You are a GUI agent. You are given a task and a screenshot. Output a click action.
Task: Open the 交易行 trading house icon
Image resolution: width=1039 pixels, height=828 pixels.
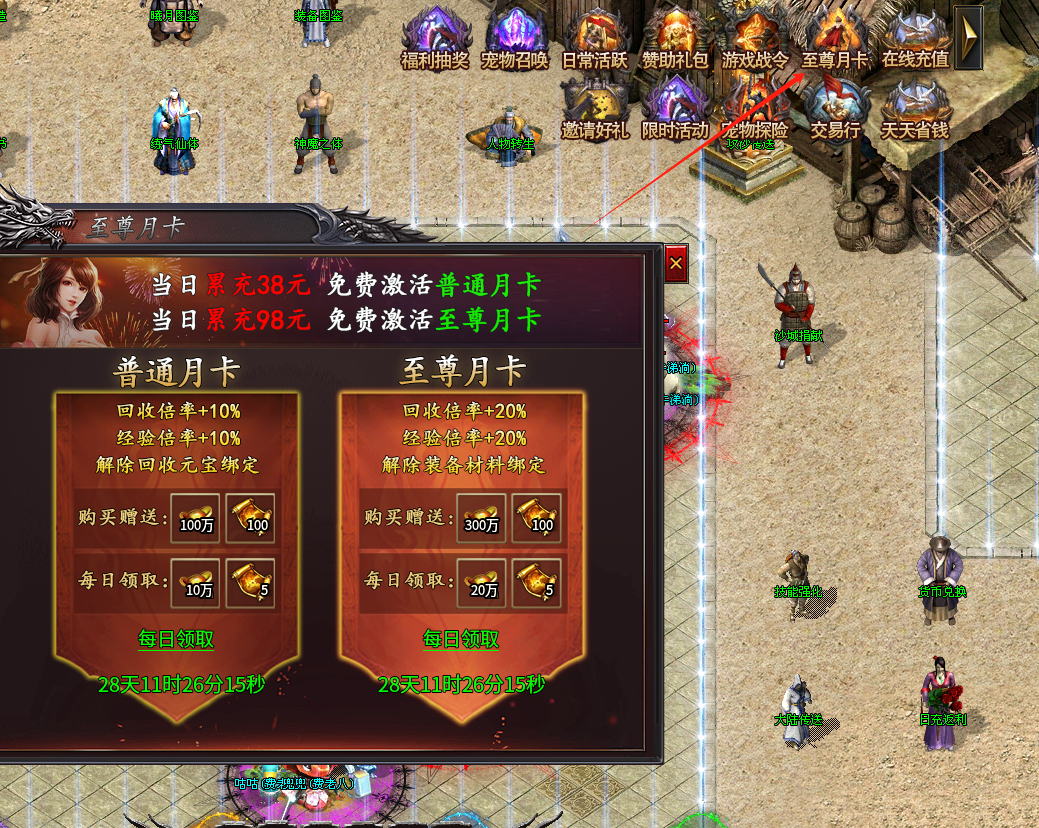point(835,110)
